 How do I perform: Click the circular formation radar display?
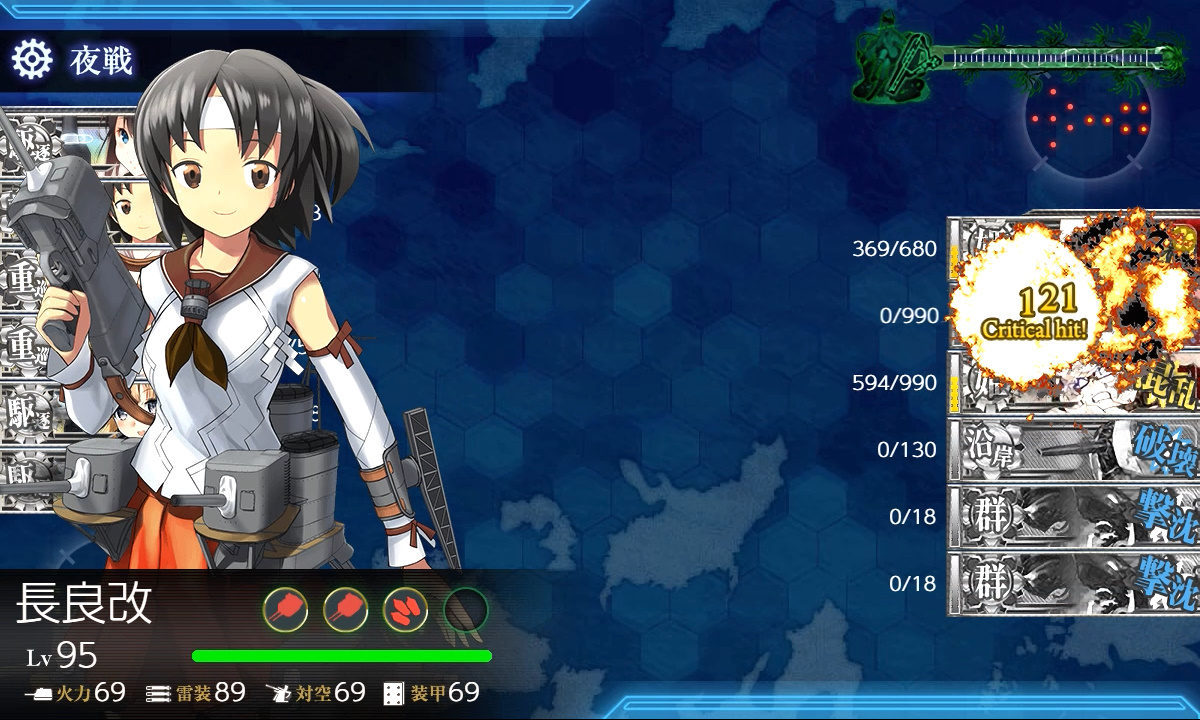pos(1089,121)
